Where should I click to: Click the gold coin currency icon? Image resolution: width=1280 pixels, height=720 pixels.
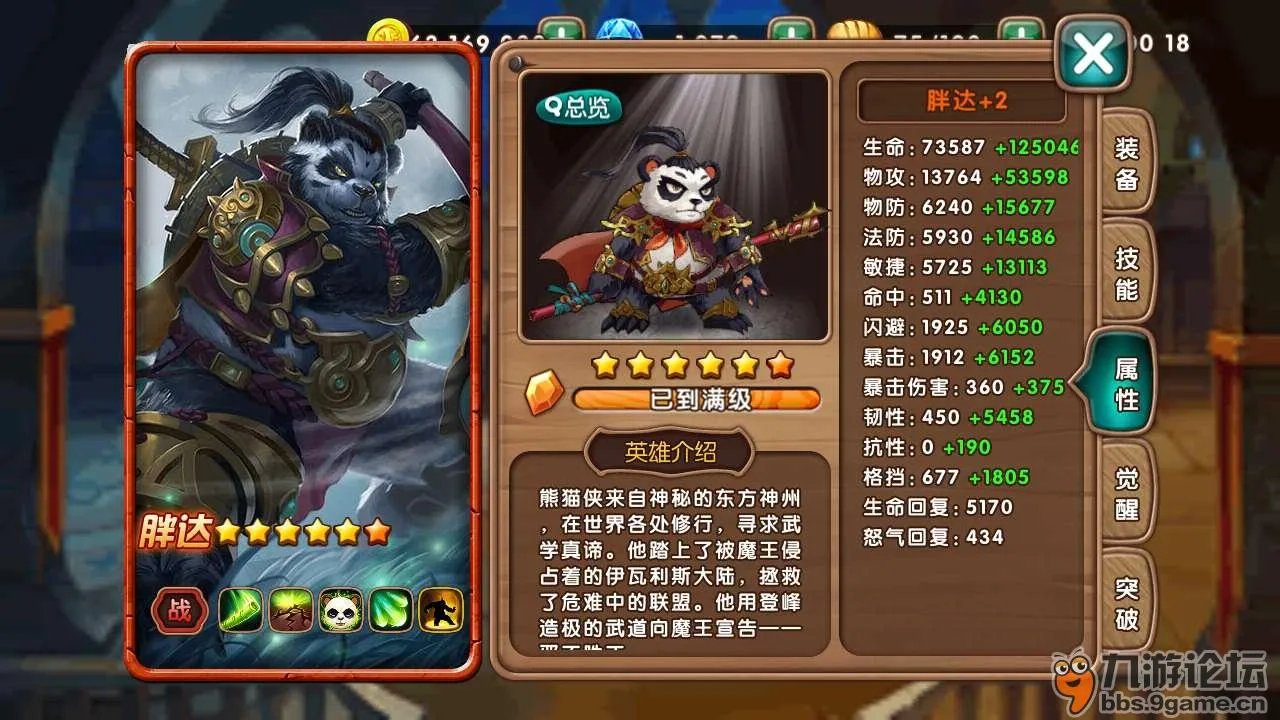(x=389, y=30)
